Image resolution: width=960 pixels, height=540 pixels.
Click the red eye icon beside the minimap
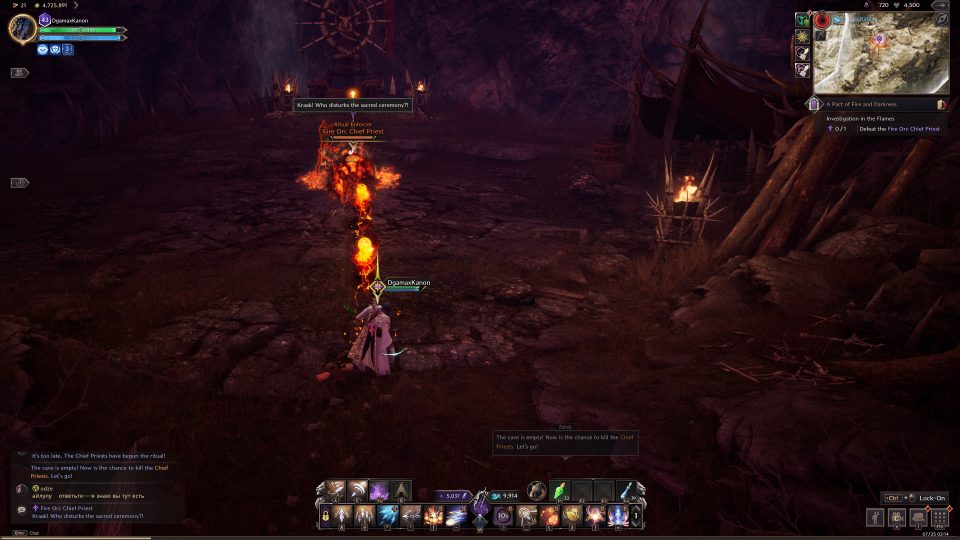(x=823, y=19)
